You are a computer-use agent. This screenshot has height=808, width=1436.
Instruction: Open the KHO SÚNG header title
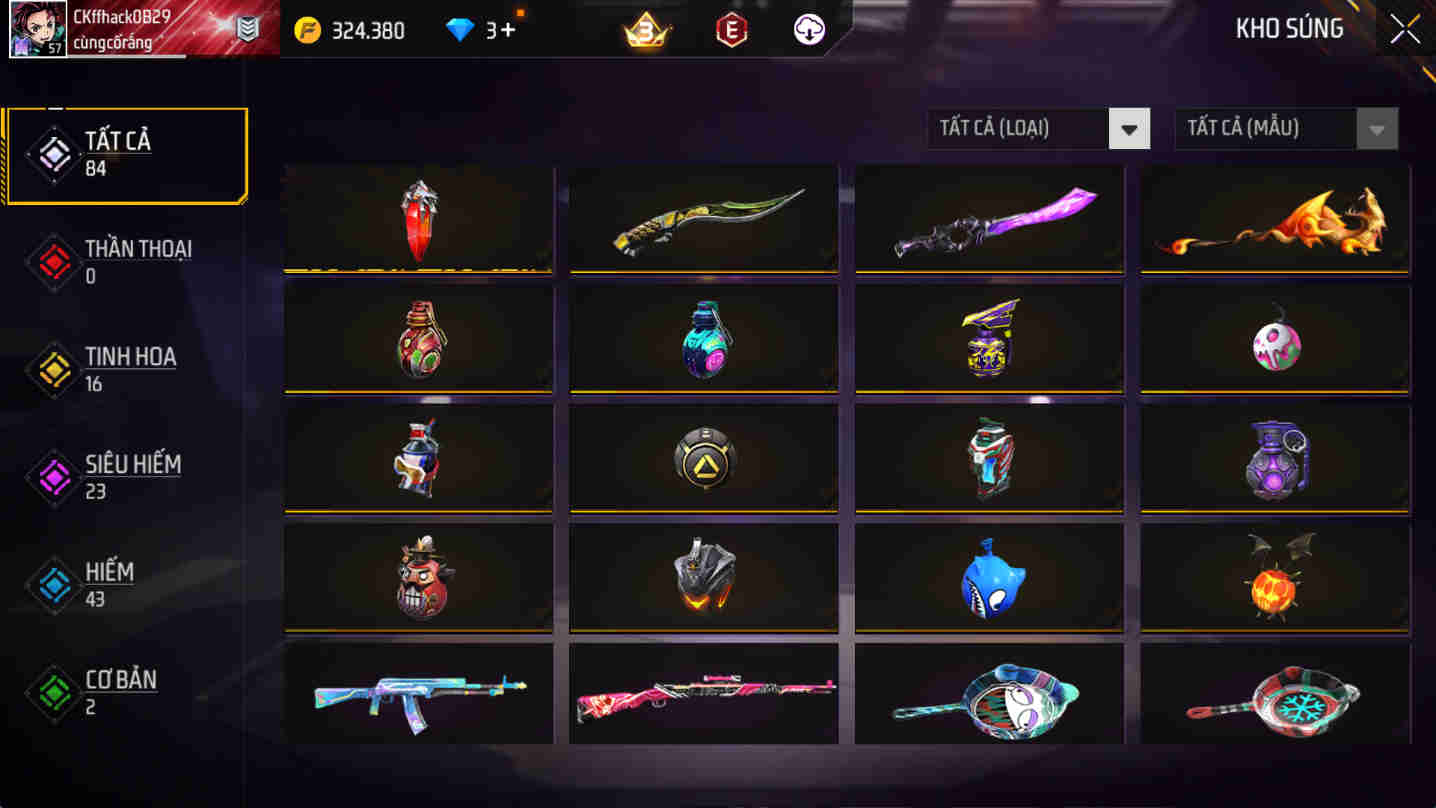(1290, 28)
